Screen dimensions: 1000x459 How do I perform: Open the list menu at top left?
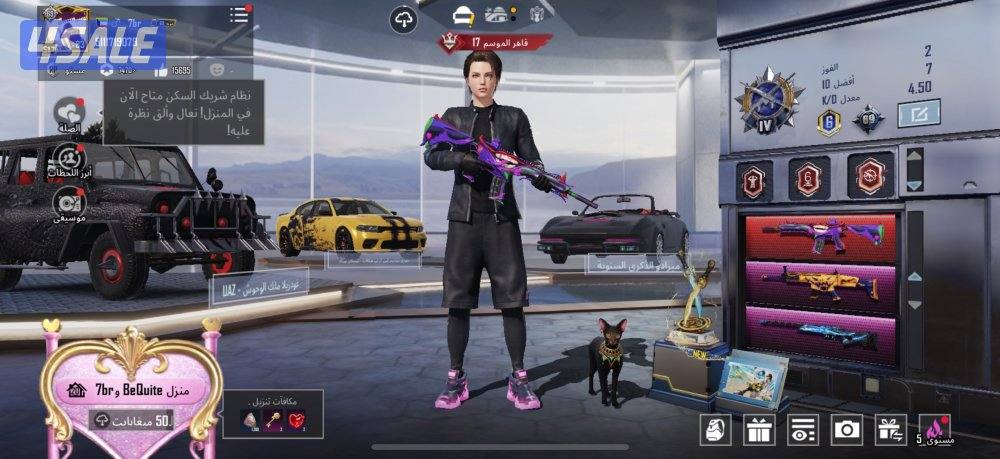click(x=239, y=15)
